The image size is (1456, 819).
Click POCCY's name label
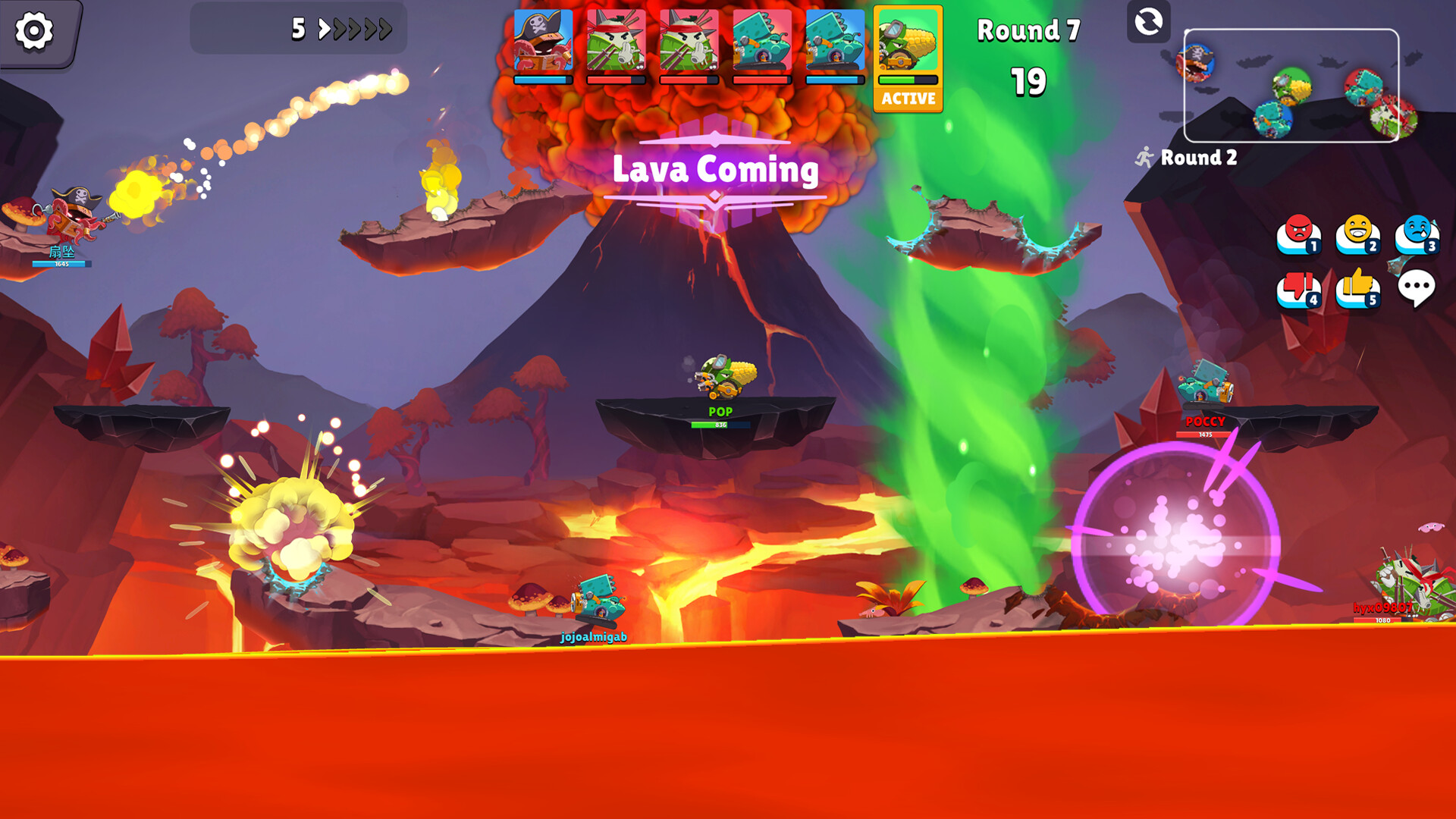[x=1204, y=421]
